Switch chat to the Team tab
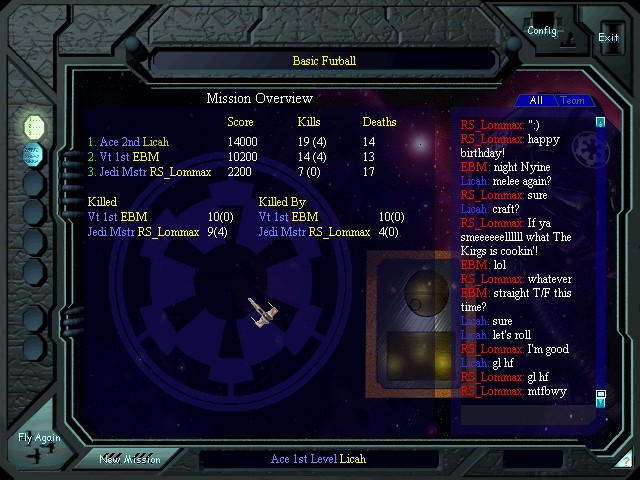 point(572,101)
